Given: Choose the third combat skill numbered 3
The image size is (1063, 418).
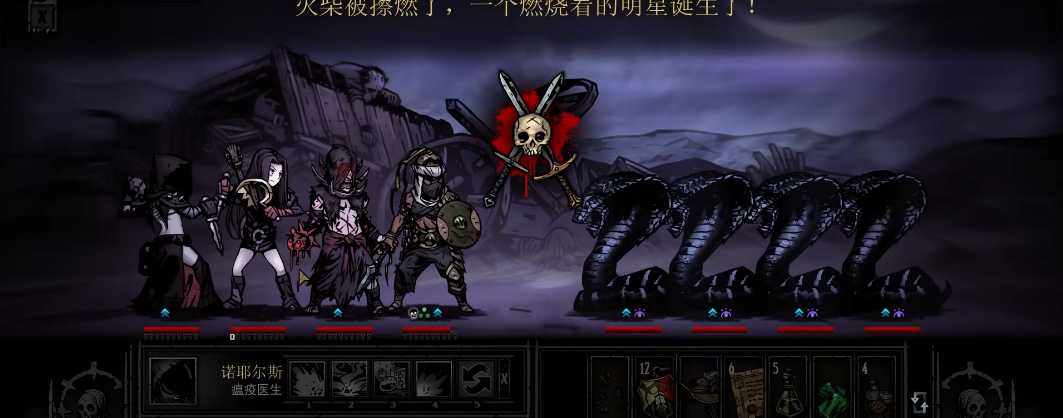Looking at the screenshot, I should (391, 379).
